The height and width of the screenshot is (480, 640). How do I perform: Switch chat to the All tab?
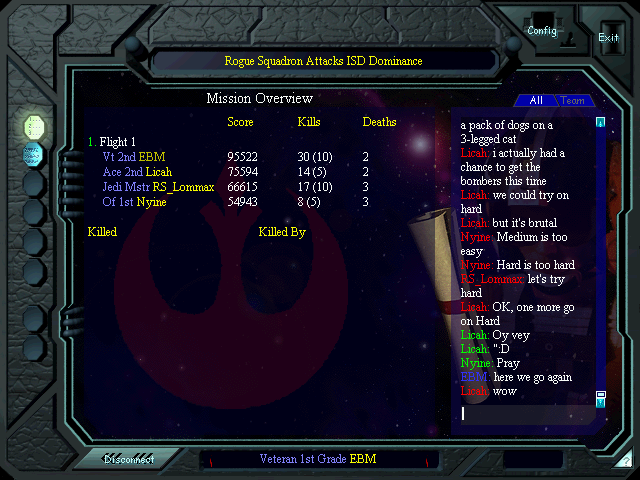(536, 101)
